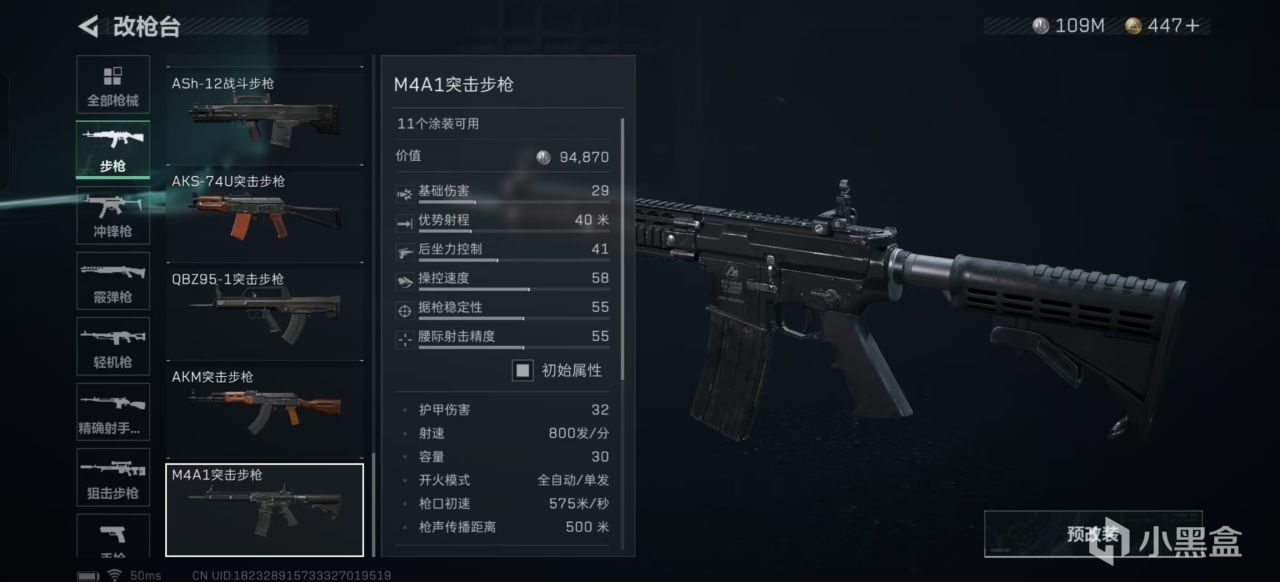Open the 预改装 pre-modification button
Viewport: 1280px width, 582px height.
[1091, 534]
